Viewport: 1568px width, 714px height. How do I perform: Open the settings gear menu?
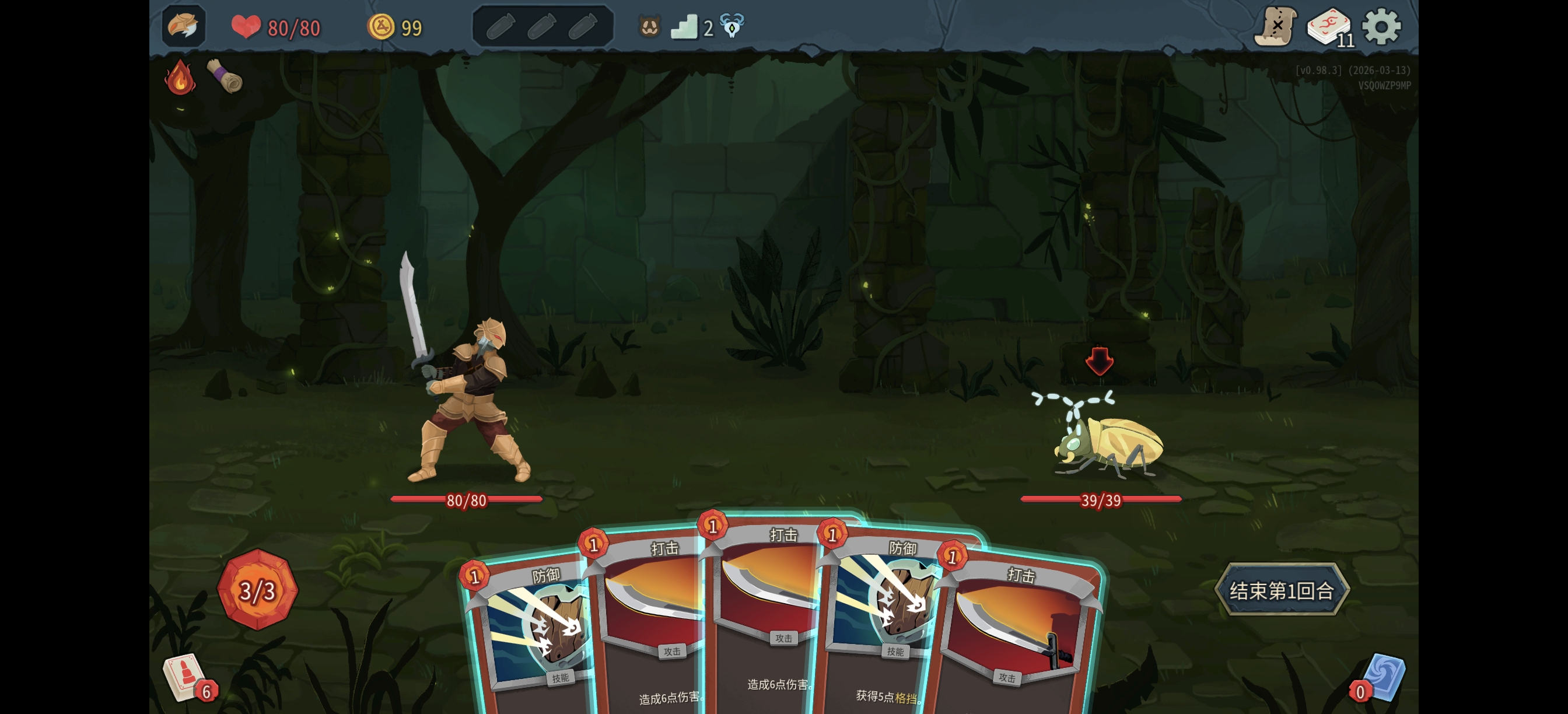click(x=1381, y=27)
